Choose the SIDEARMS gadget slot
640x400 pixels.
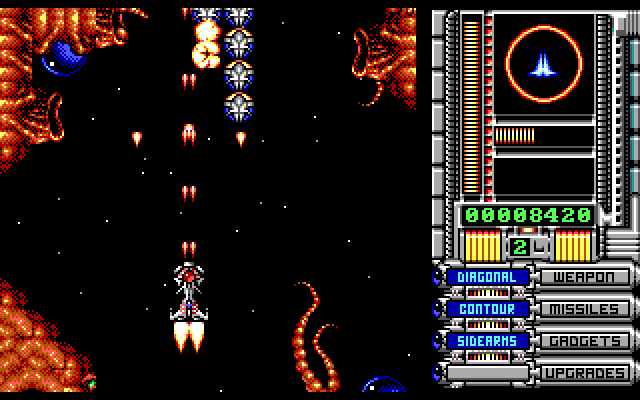(487, 341)
